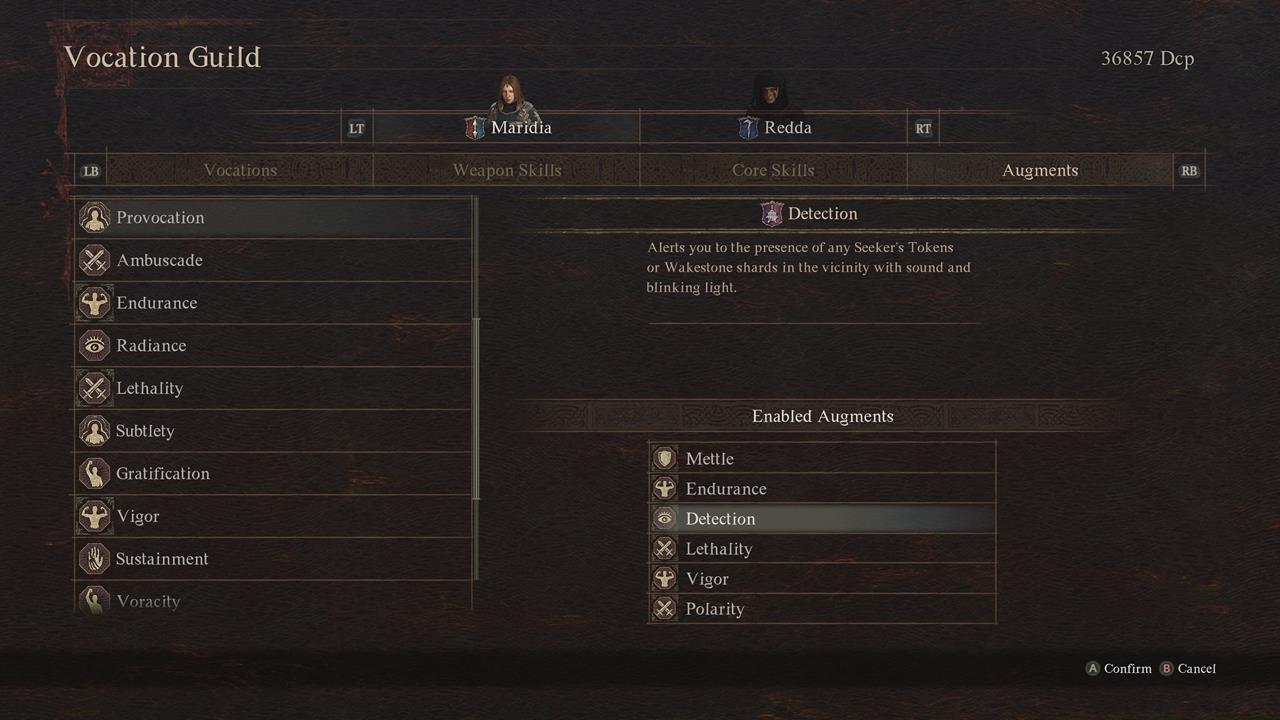1280x720 pixels.
Task: Switch to the Weapon Skills tab
Action: pos(507,170)
